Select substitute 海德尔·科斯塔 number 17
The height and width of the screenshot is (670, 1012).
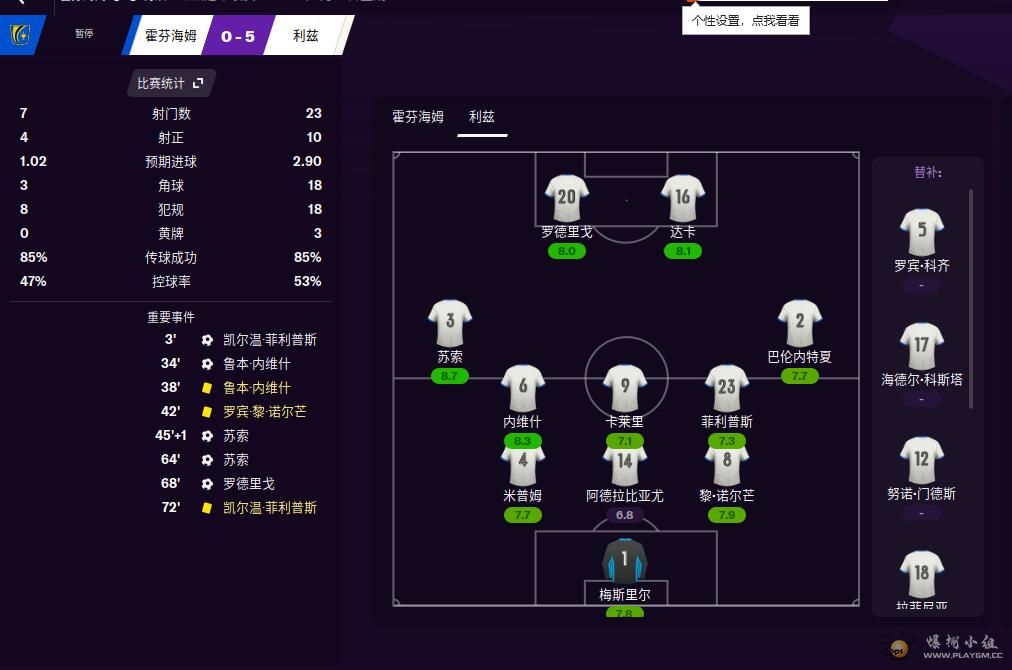tap(921, 346)
